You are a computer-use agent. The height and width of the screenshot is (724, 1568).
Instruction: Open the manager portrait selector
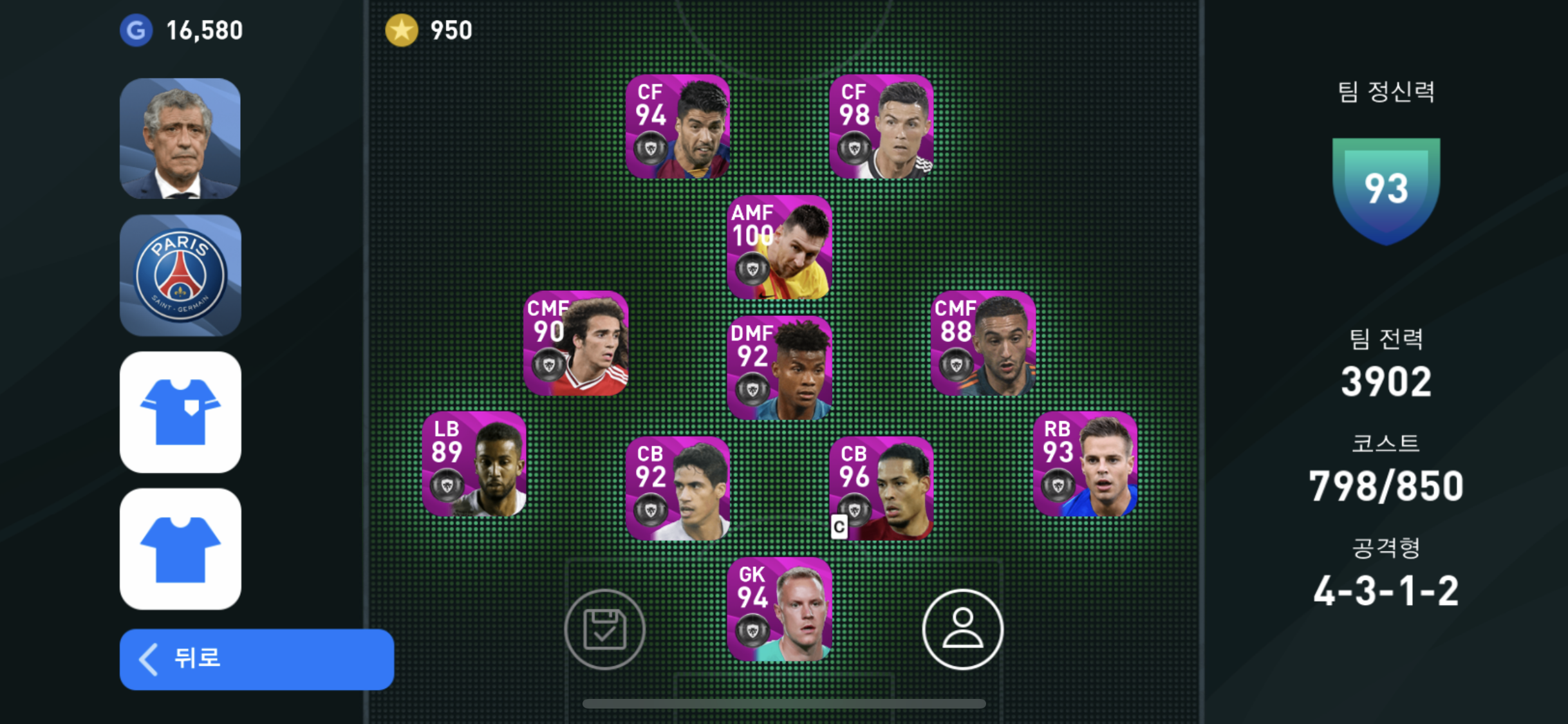pos(180,137)
